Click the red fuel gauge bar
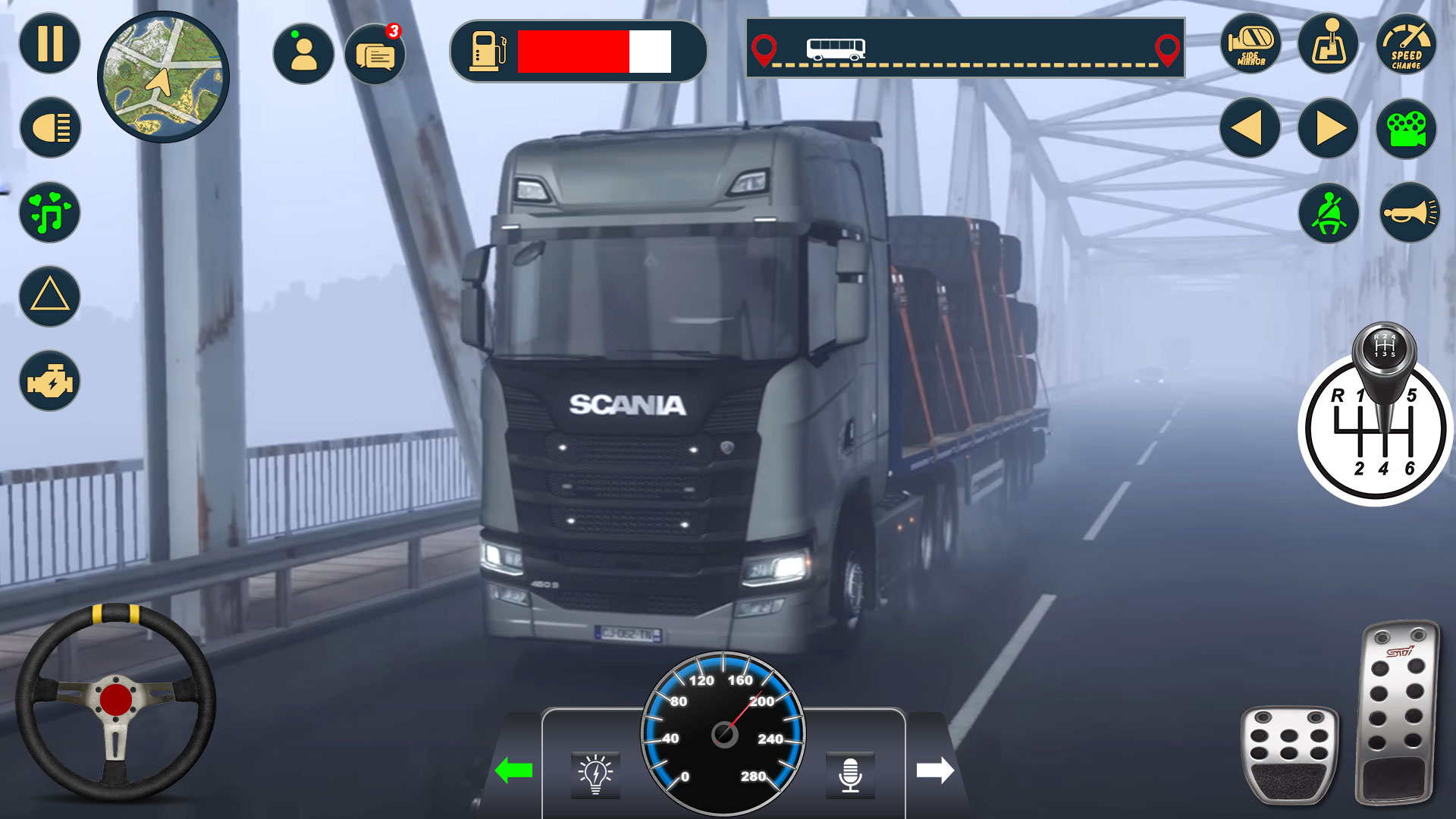Image resolution: width=1456 pixels, height=819 pixels. 573,52
